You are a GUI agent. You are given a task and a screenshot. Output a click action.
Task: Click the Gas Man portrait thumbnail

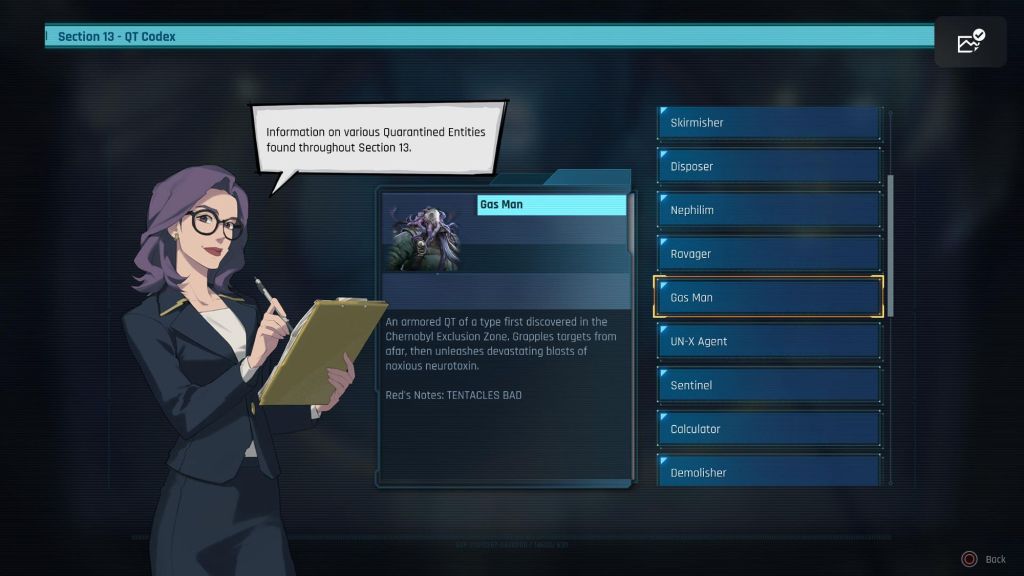(429, 233)
